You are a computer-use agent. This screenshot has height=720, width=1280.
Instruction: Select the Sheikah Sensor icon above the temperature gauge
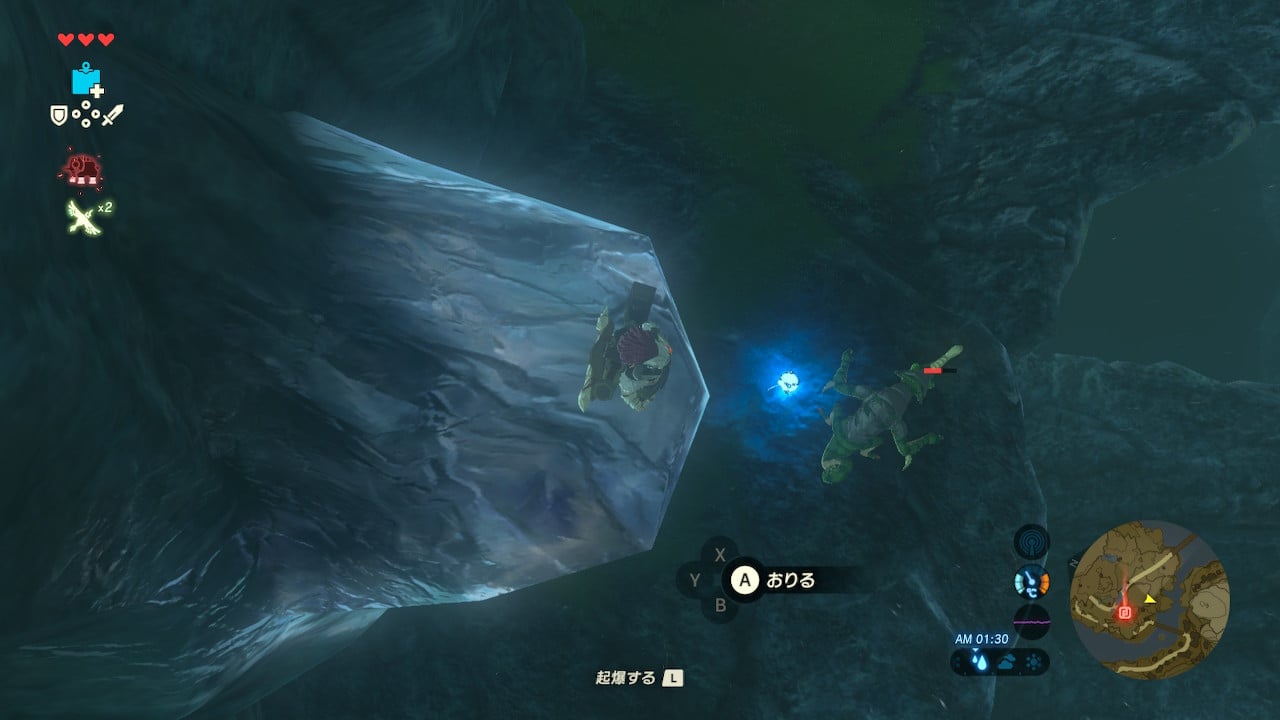1031,542
